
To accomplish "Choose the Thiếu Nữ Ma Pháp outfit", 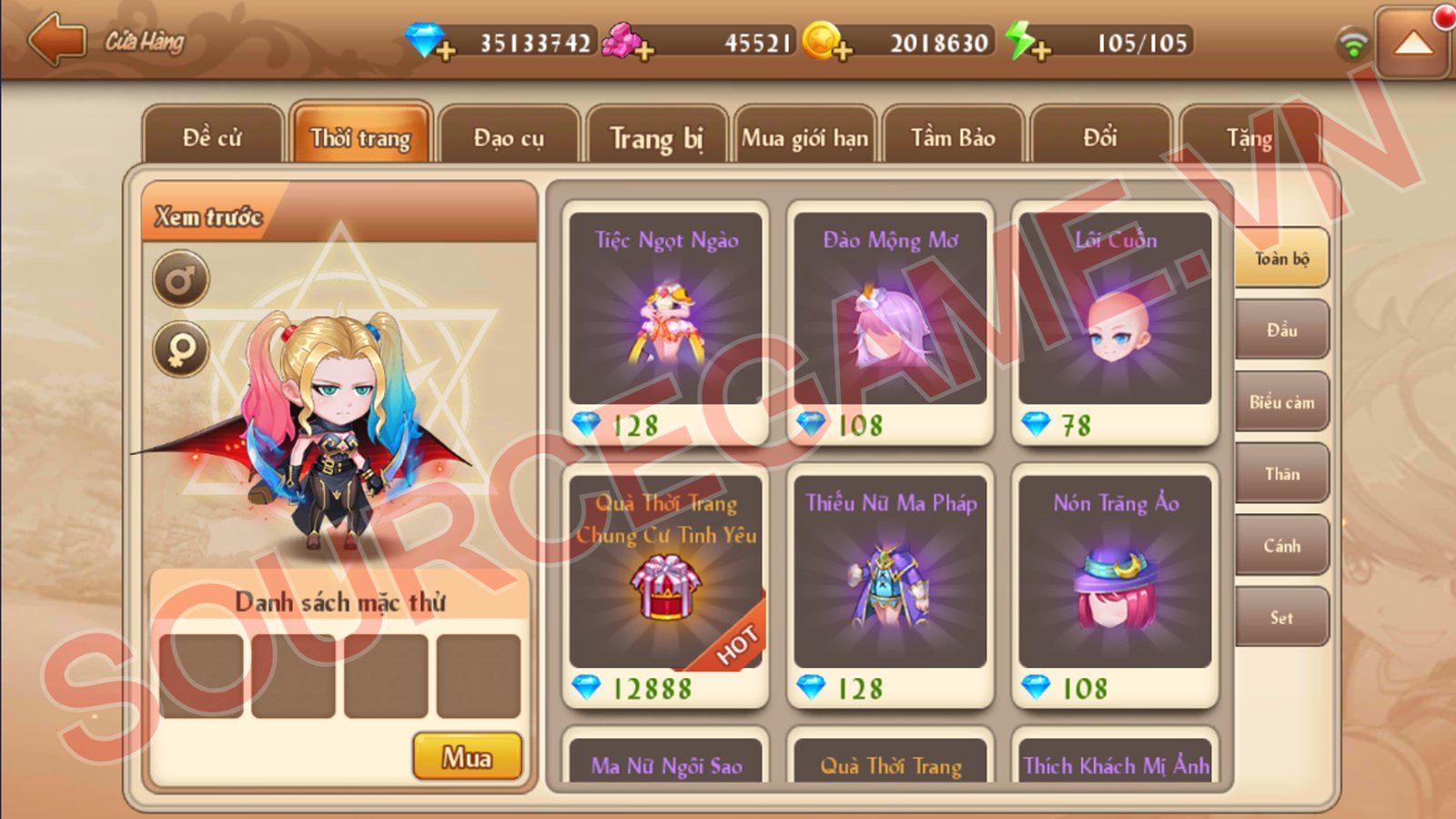I will [x=890, y=586].
